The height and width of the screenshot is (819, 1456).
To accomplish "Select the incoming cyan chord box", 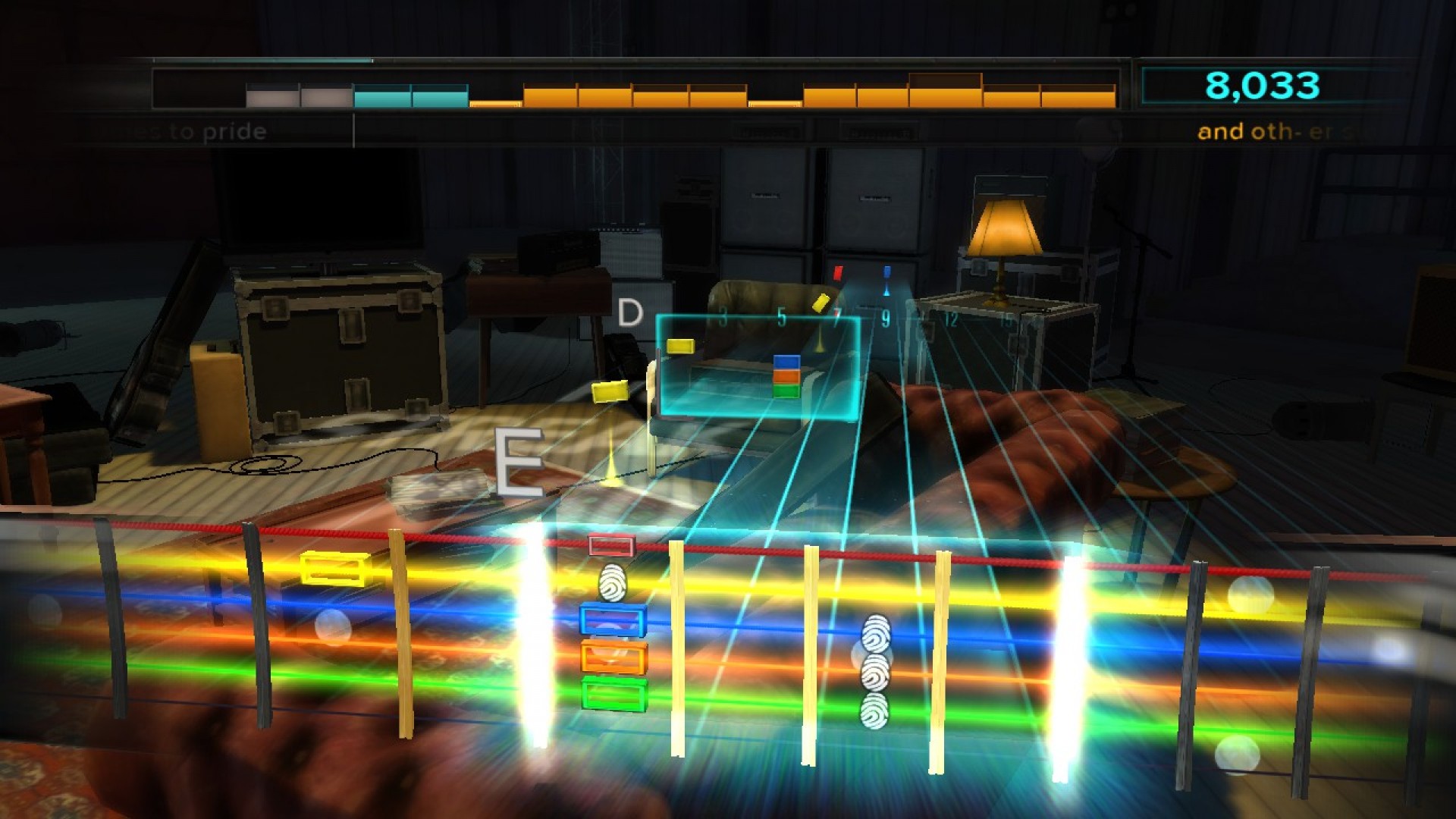I will [758, 364].
